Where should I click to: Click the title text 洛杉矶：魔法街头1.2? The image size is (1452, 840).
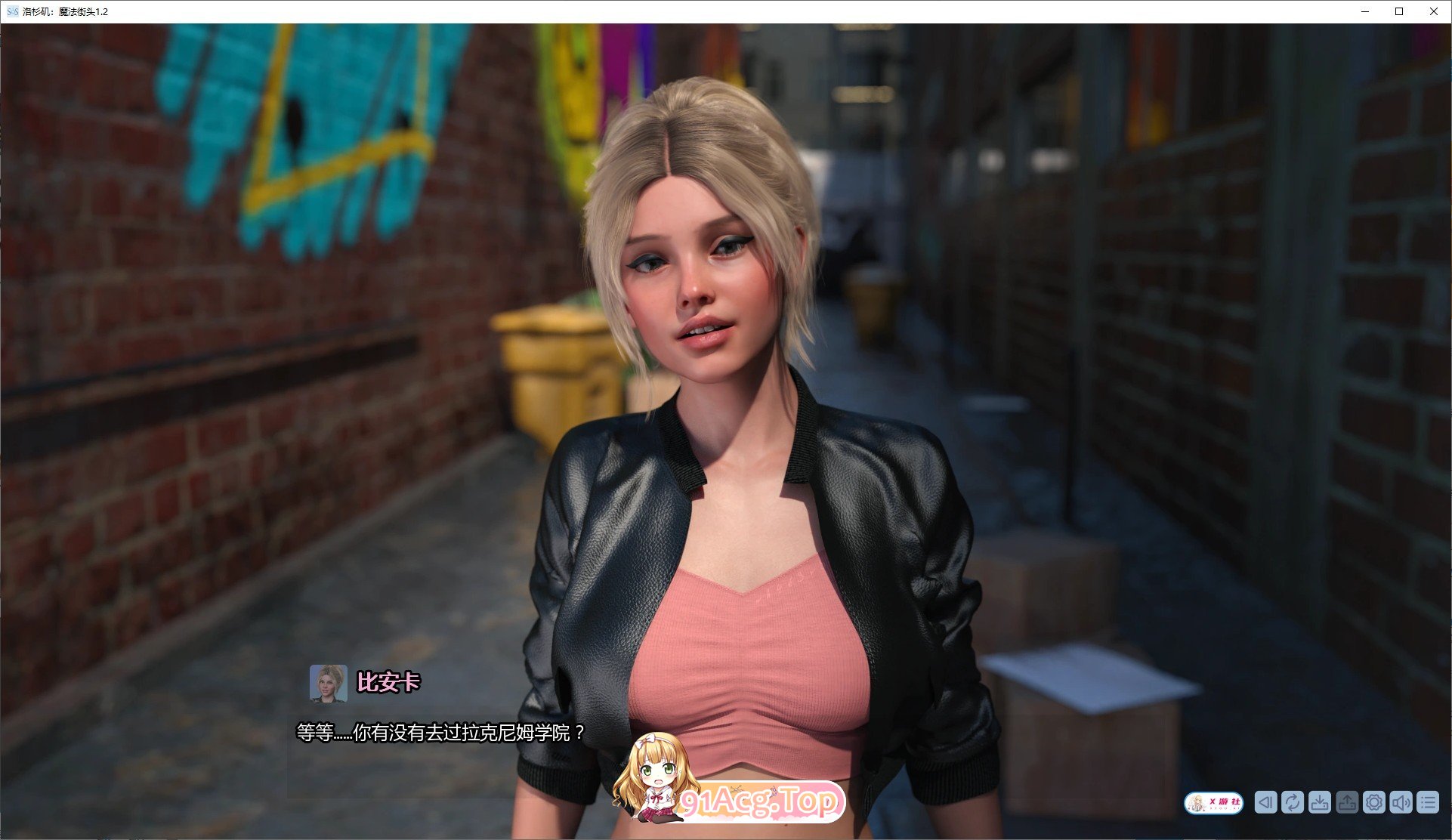pos(66,11)
